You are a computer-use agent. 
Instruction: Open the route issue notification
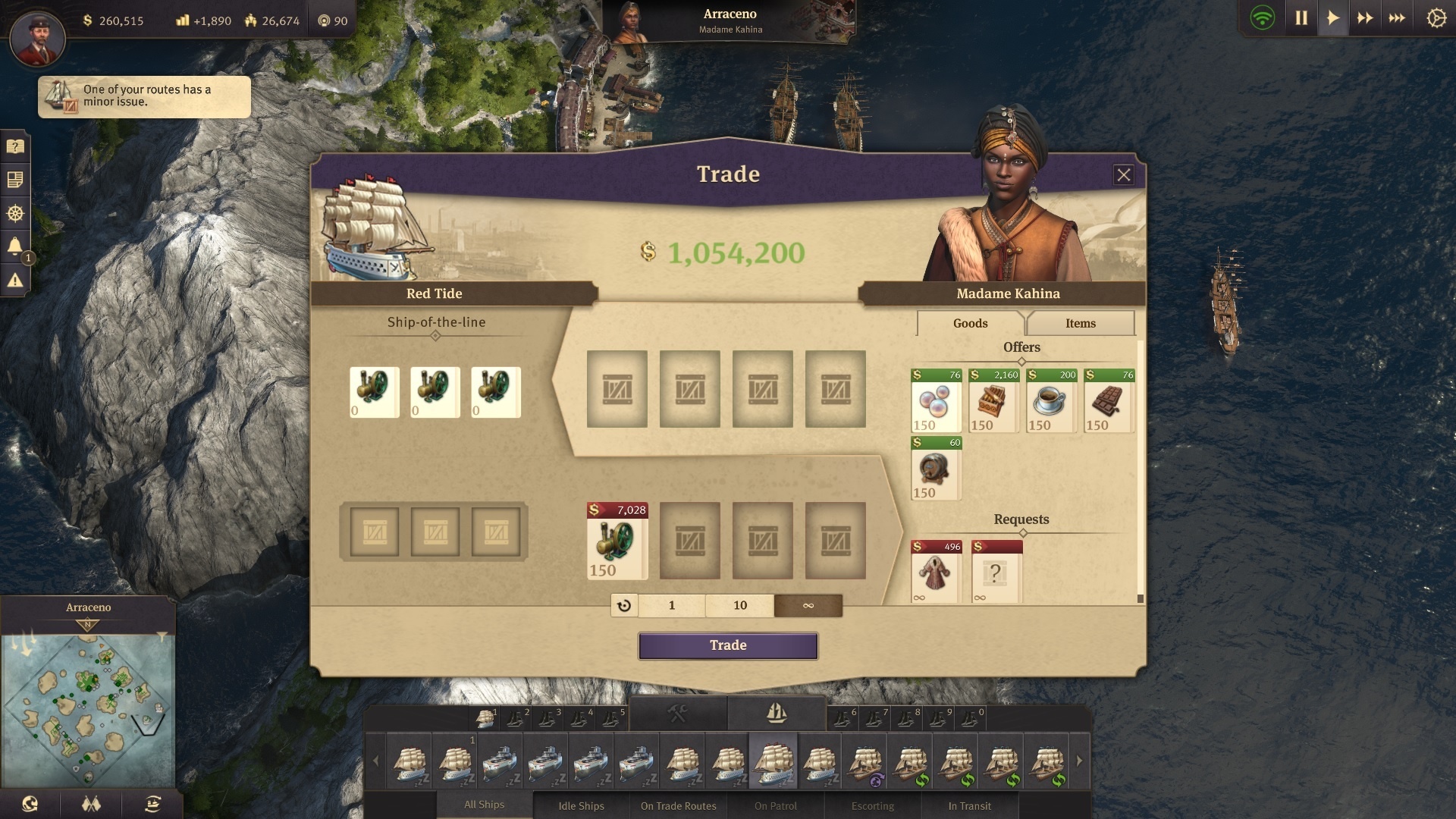click(x=144, y=96)
